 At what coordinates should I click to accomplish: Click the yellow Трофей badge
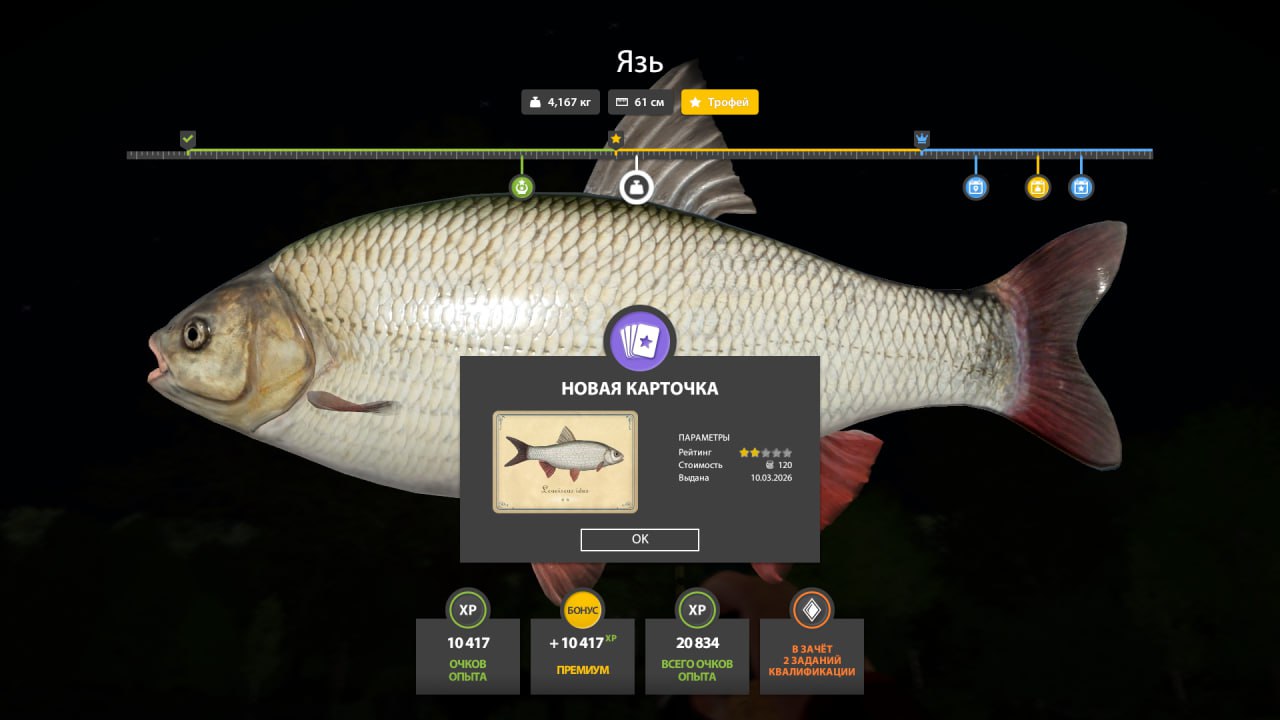click(720, 102)
